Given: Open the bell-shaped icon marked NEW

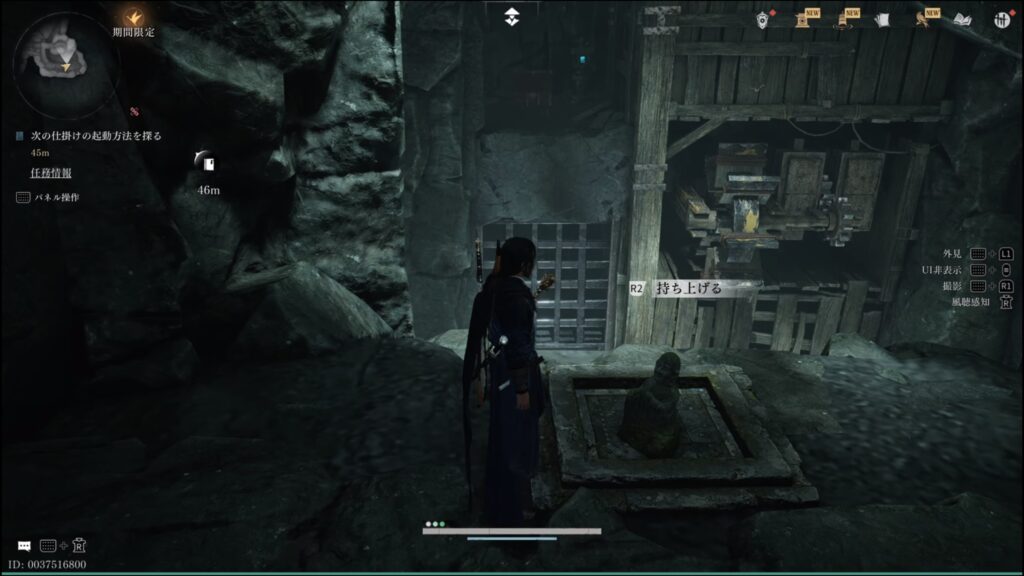Looking at the screenshot, I should [x=843, y=19].
